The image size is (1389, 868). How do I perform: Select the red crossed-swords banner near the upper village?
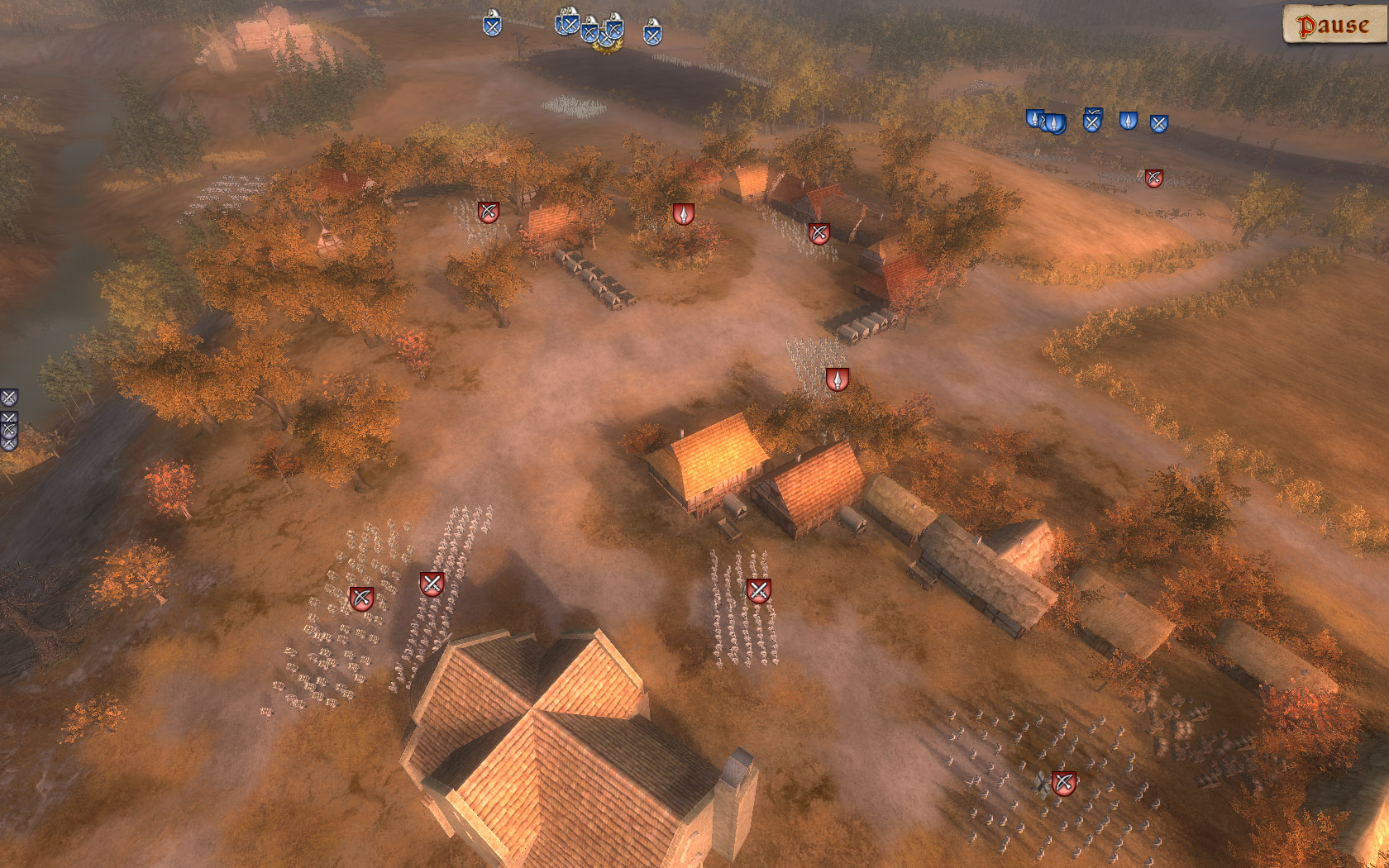[x=489, y=213]
